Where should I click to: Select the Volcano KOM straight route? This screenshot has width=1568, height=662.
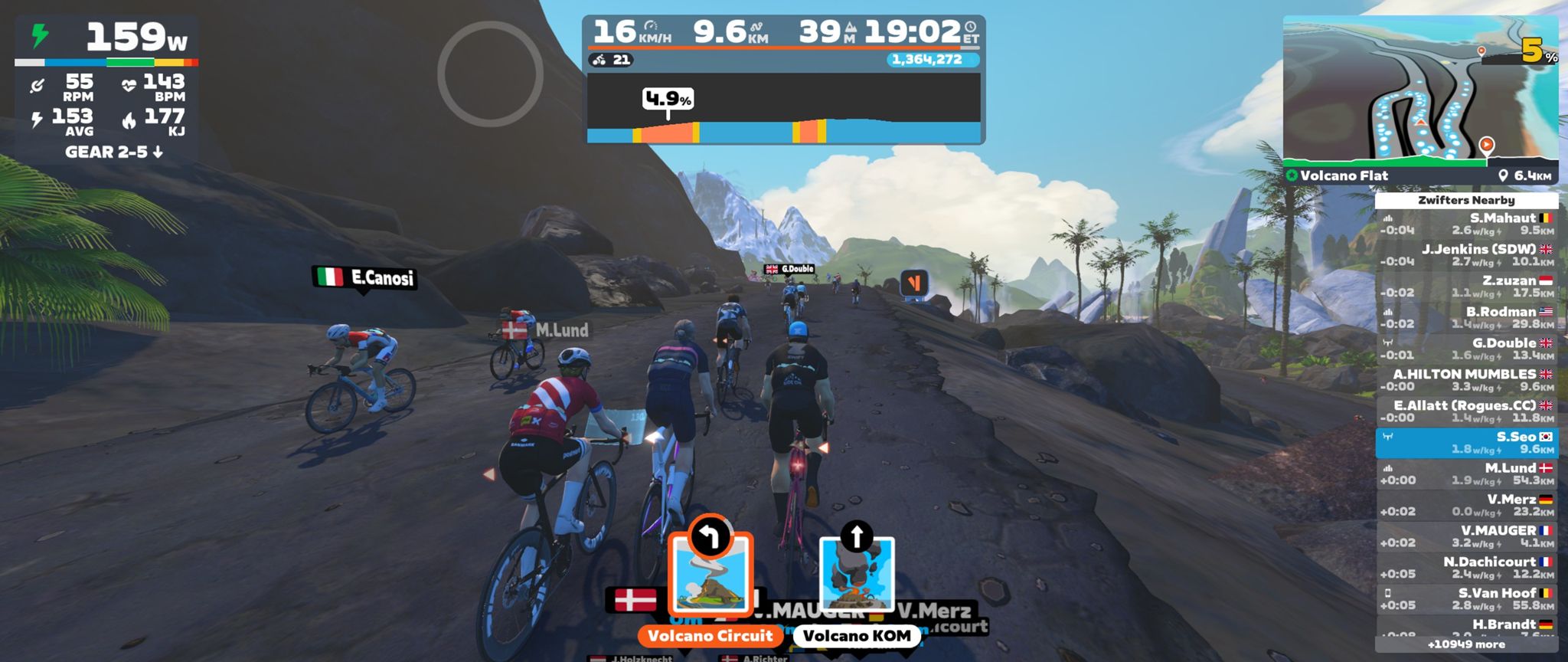tap(857, 575)
